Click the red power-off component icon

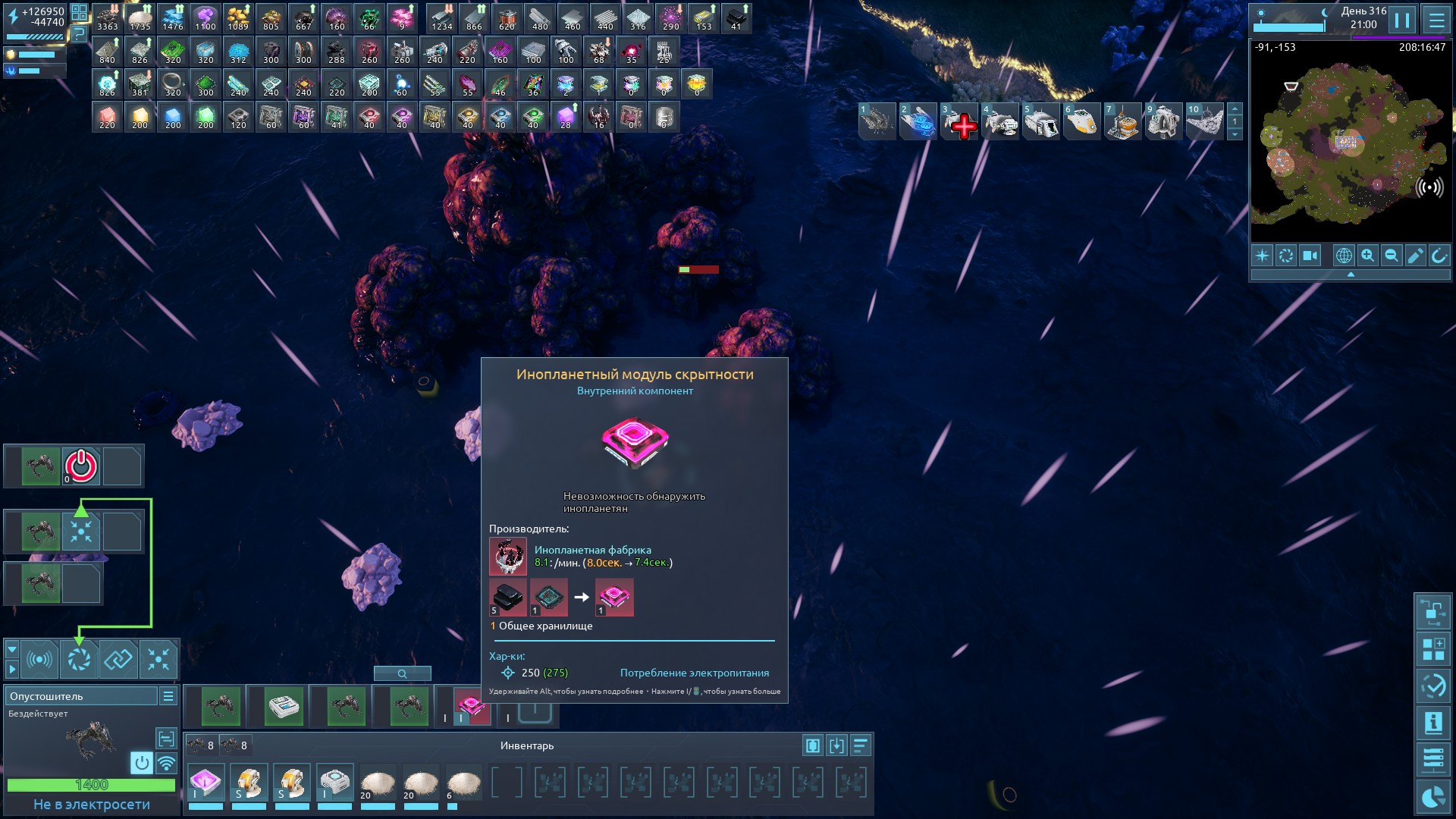tap(81, 466)
